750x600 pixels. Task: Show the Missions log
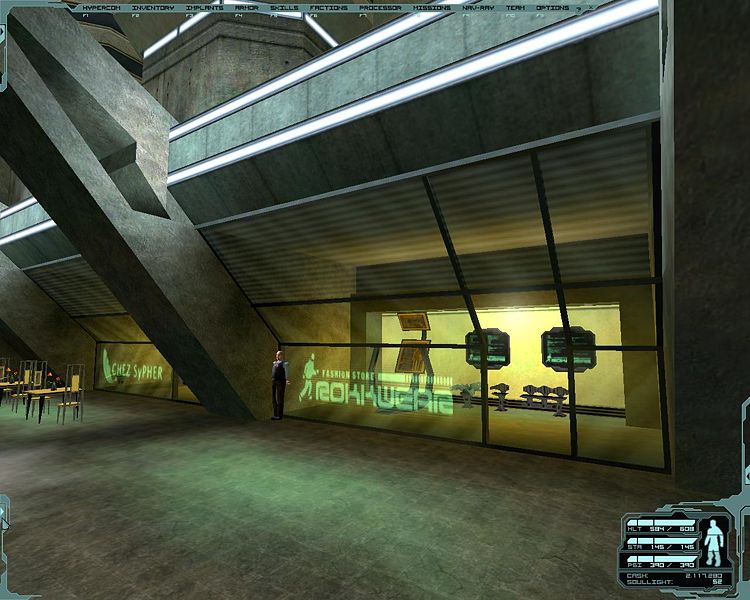431,7
